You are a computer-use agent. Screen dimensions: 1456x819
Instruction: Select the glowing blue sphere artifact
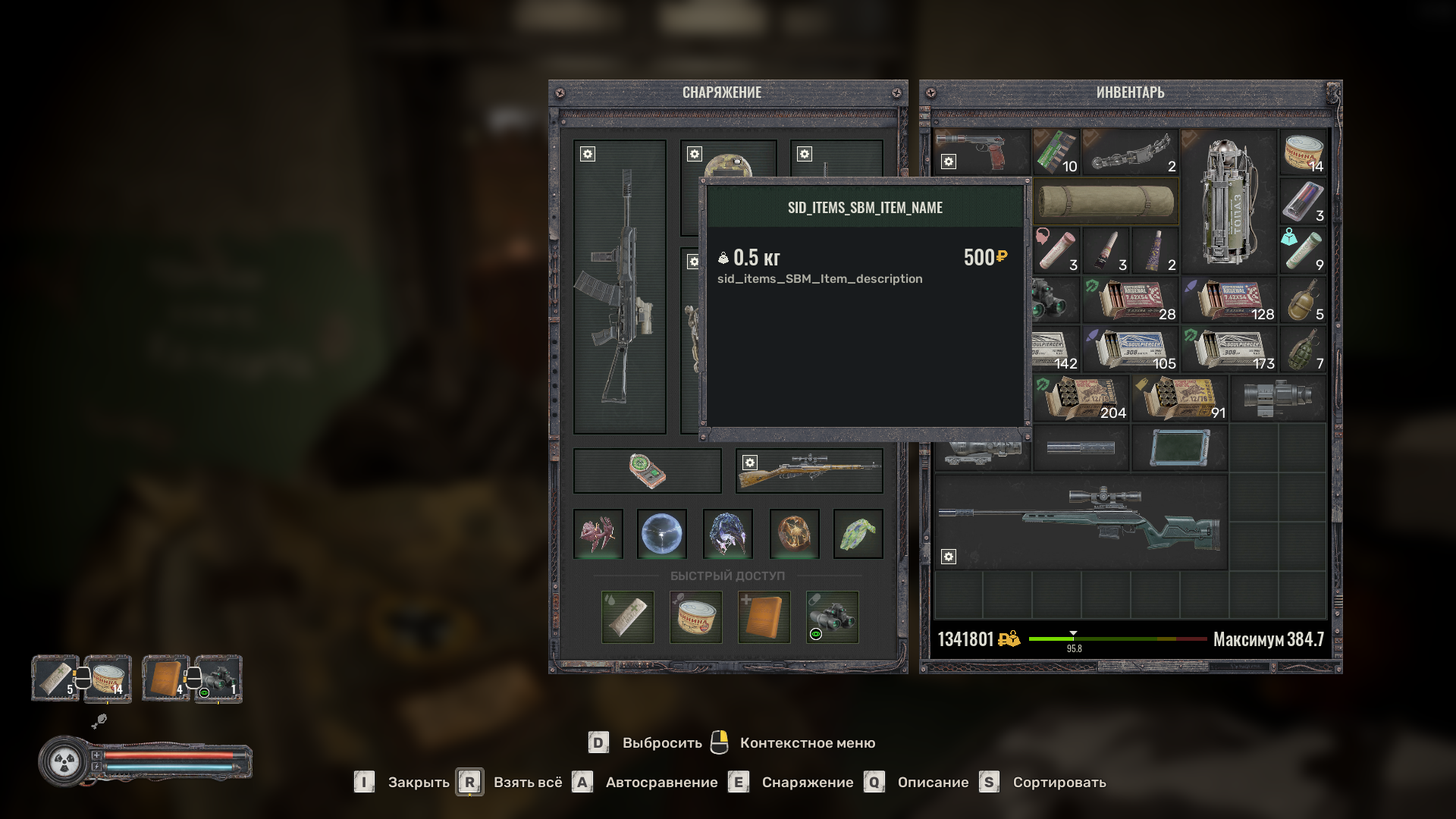coord(661,534)
